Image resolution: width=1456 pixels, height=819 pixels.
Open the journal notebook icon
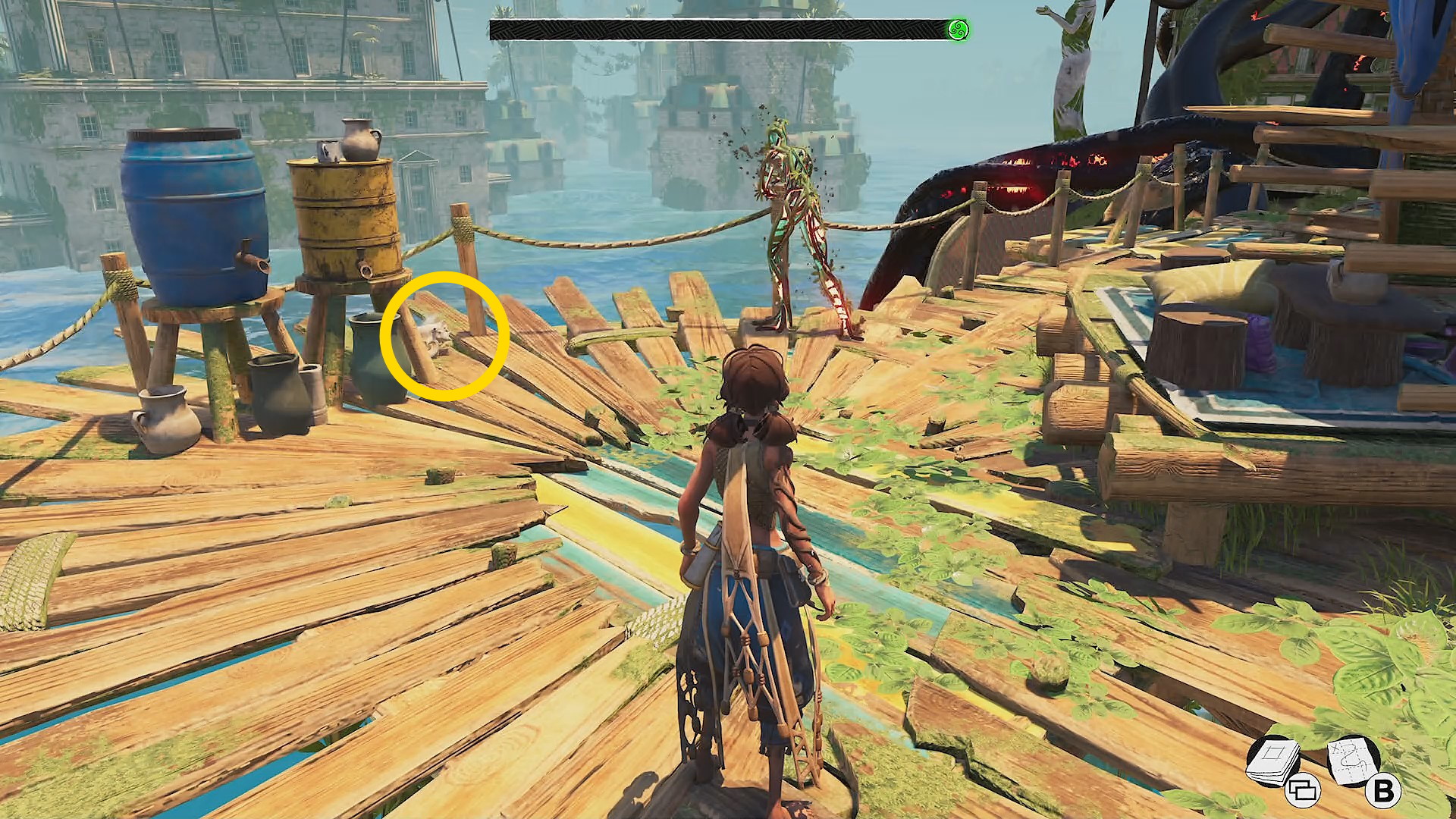[x=1273, y=761]
